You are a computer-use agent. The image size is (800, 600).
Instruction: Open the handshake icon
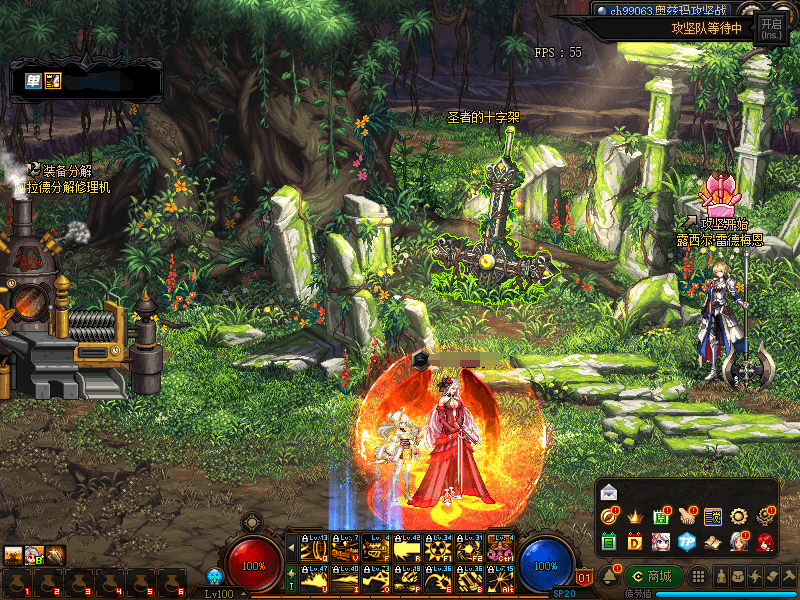point(686,517)
